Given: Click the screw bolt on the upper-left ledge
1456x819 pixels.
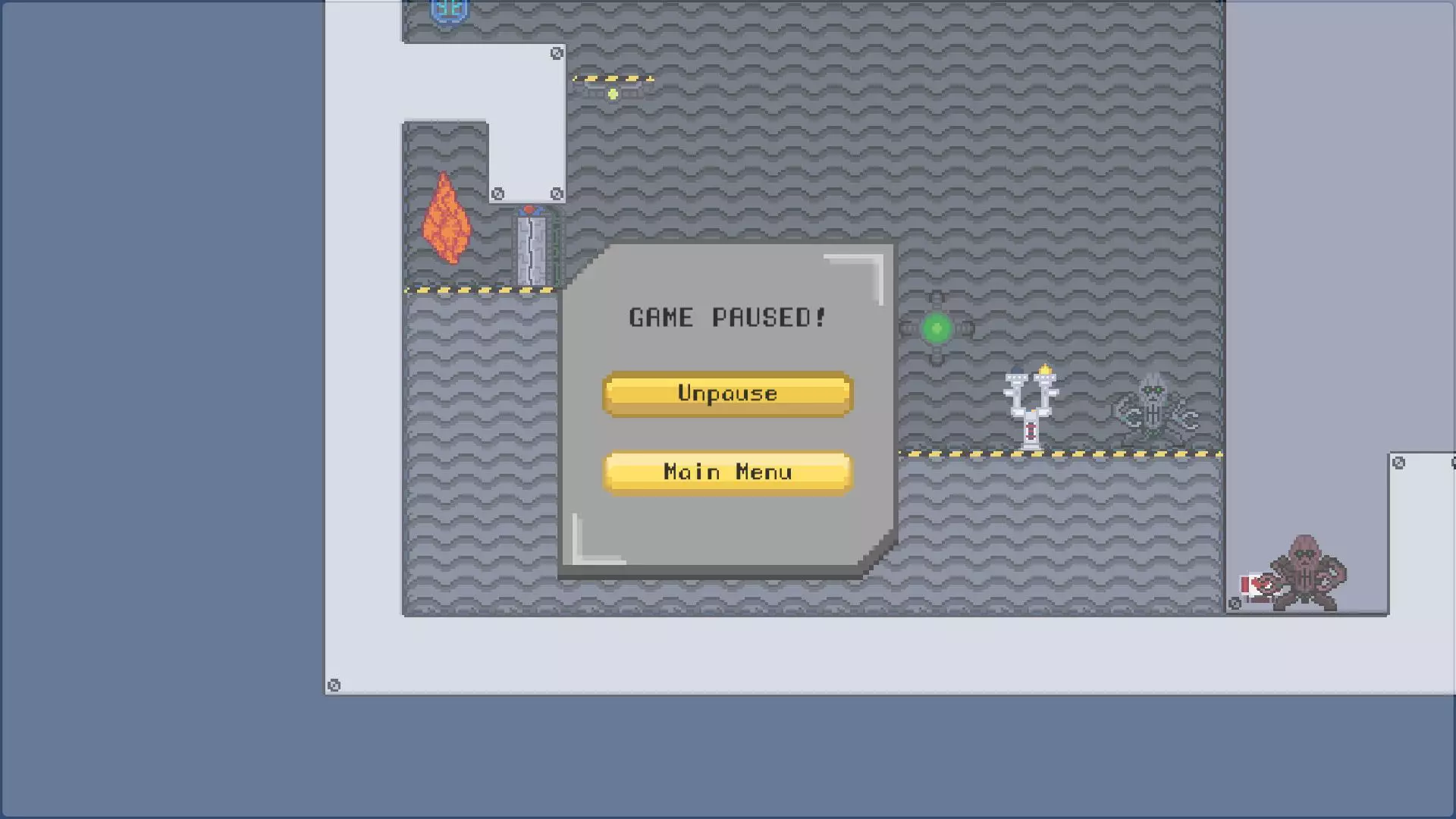Looking at the screenshot, I should click(557, 52).
